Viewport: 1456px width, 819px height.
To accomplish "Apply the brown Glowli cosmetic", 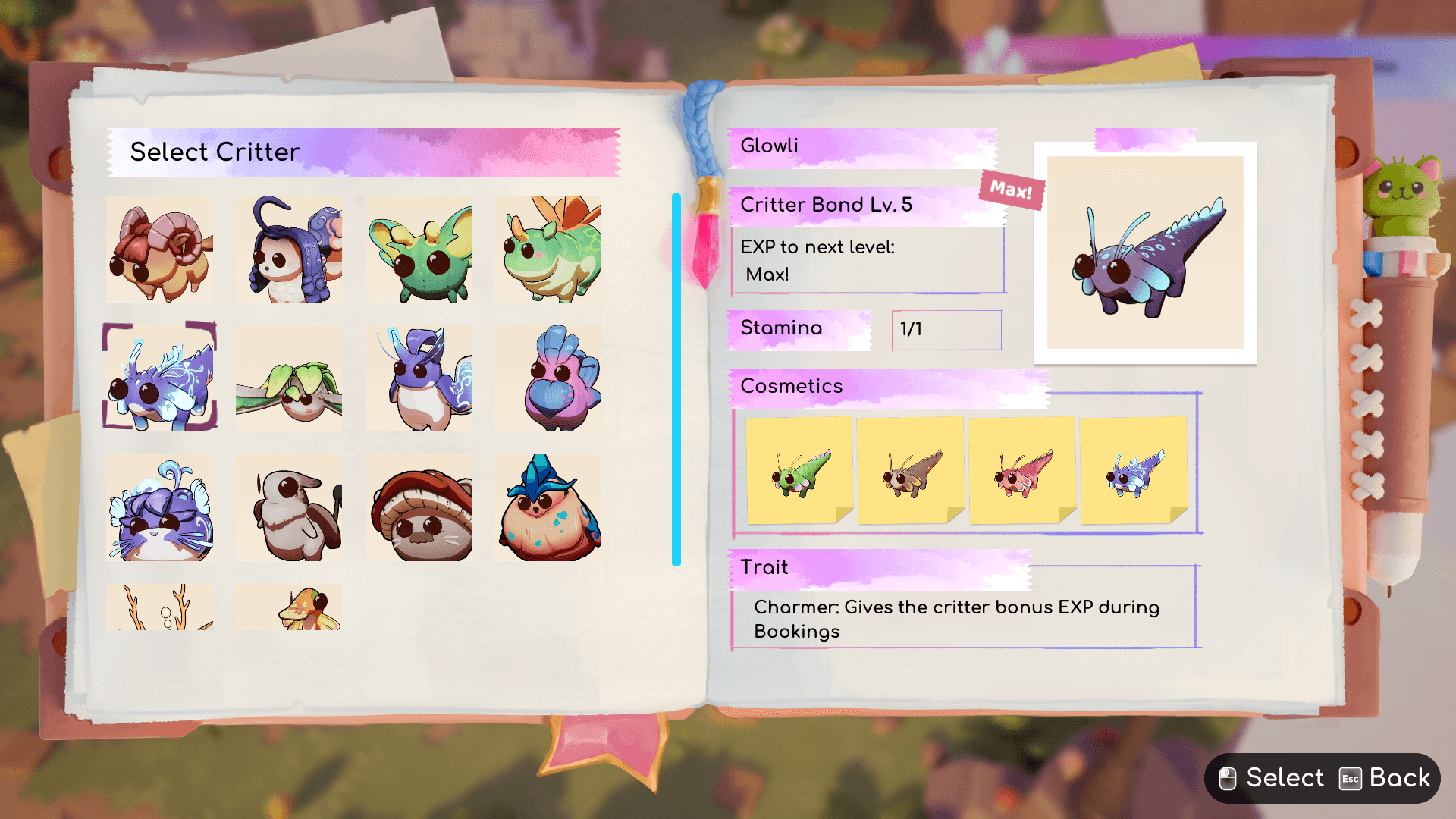I will (x=911, y=471).
